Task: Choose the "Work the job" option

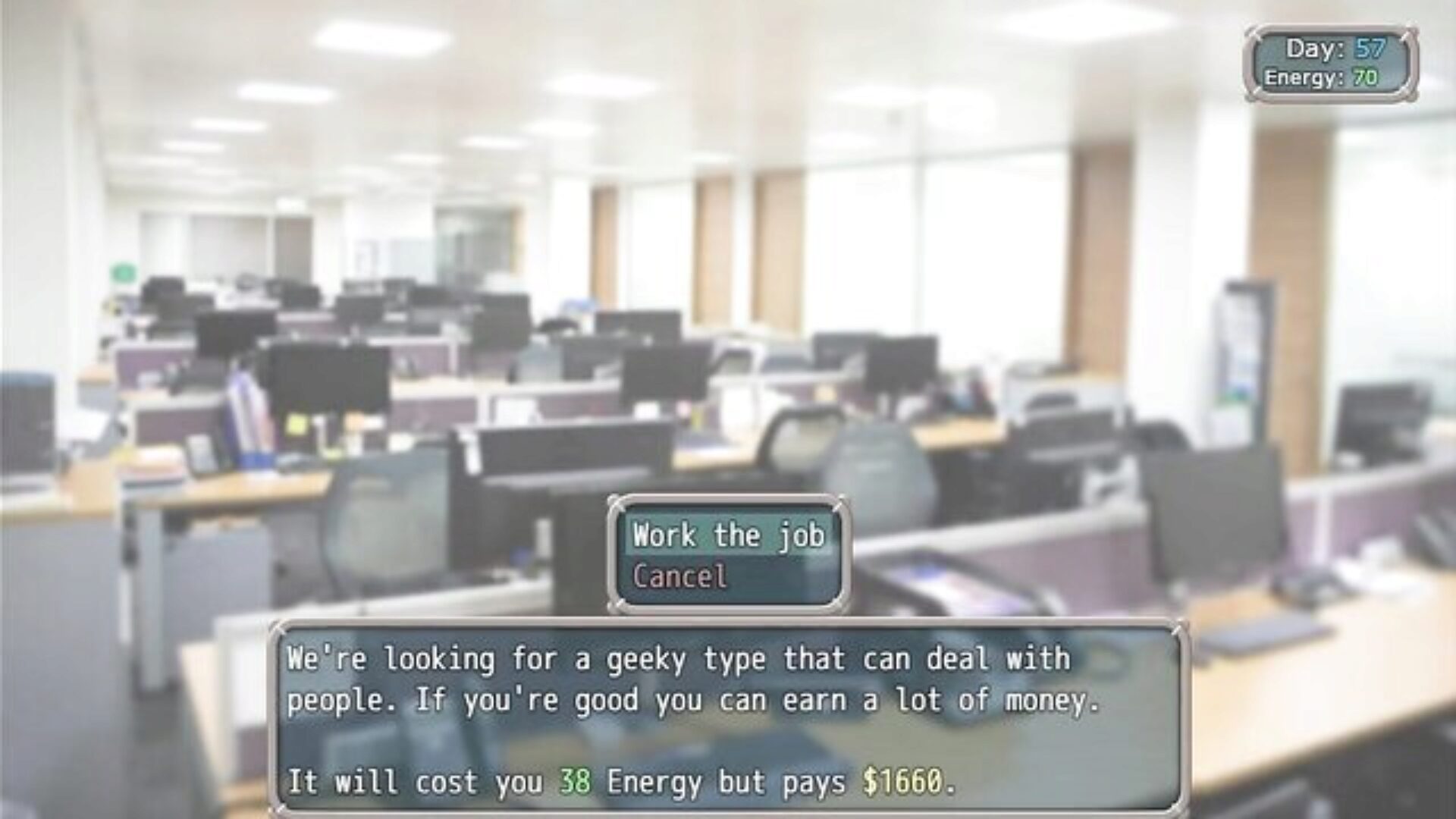Action: click(728, 535)
